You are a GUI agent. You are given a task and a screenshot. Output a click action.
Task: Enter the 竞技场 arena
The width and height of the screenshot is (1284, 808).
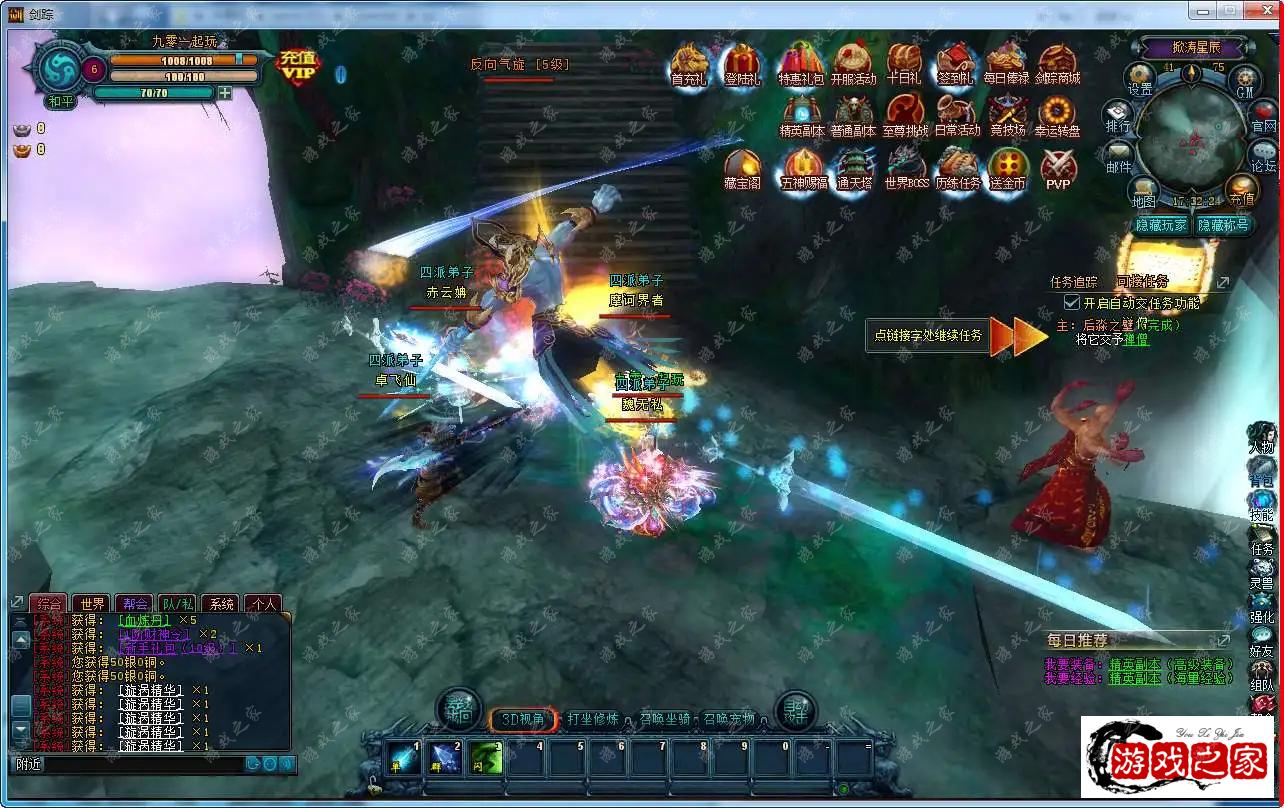1007,115
